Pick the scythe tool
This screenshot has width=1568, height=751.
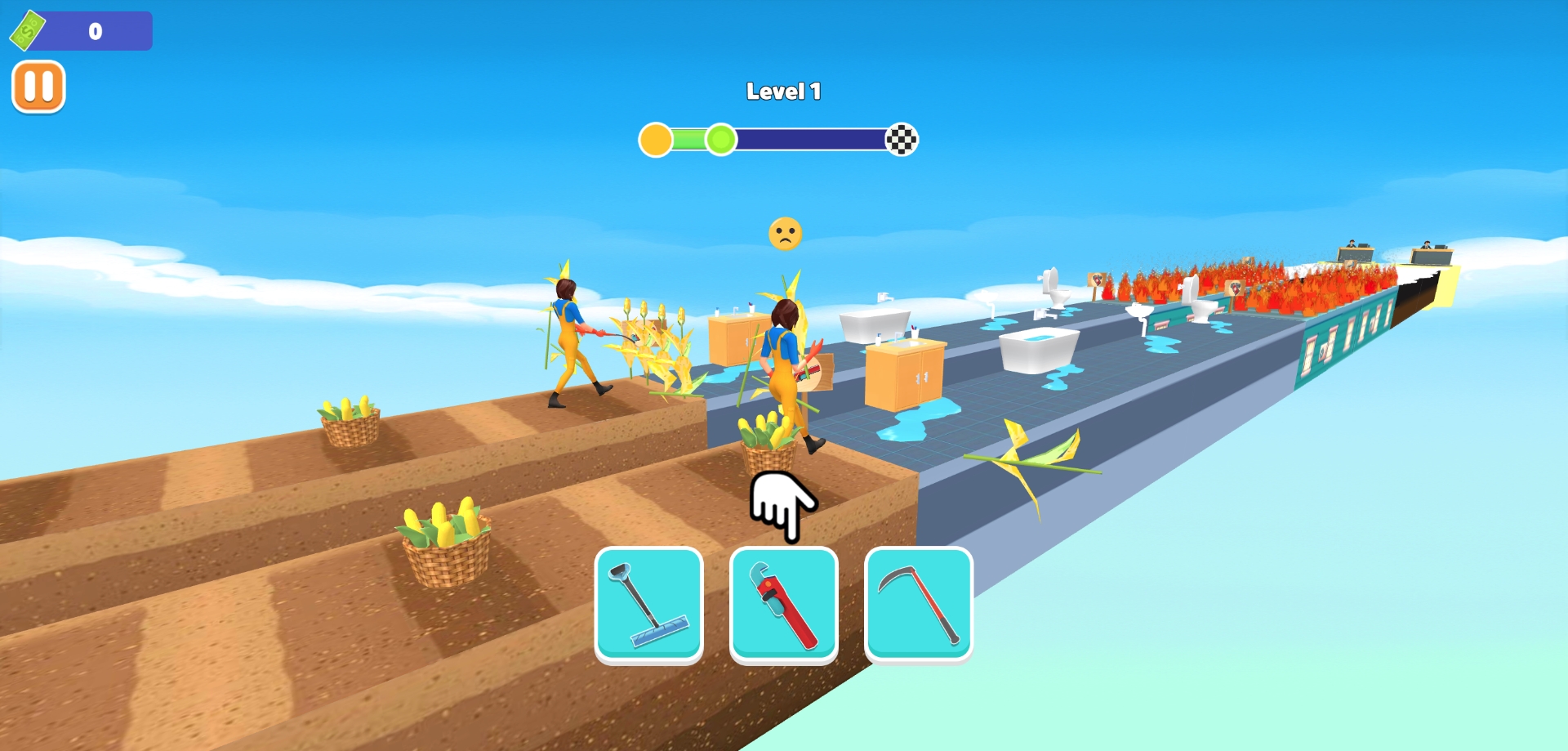[x=918, y=603]
